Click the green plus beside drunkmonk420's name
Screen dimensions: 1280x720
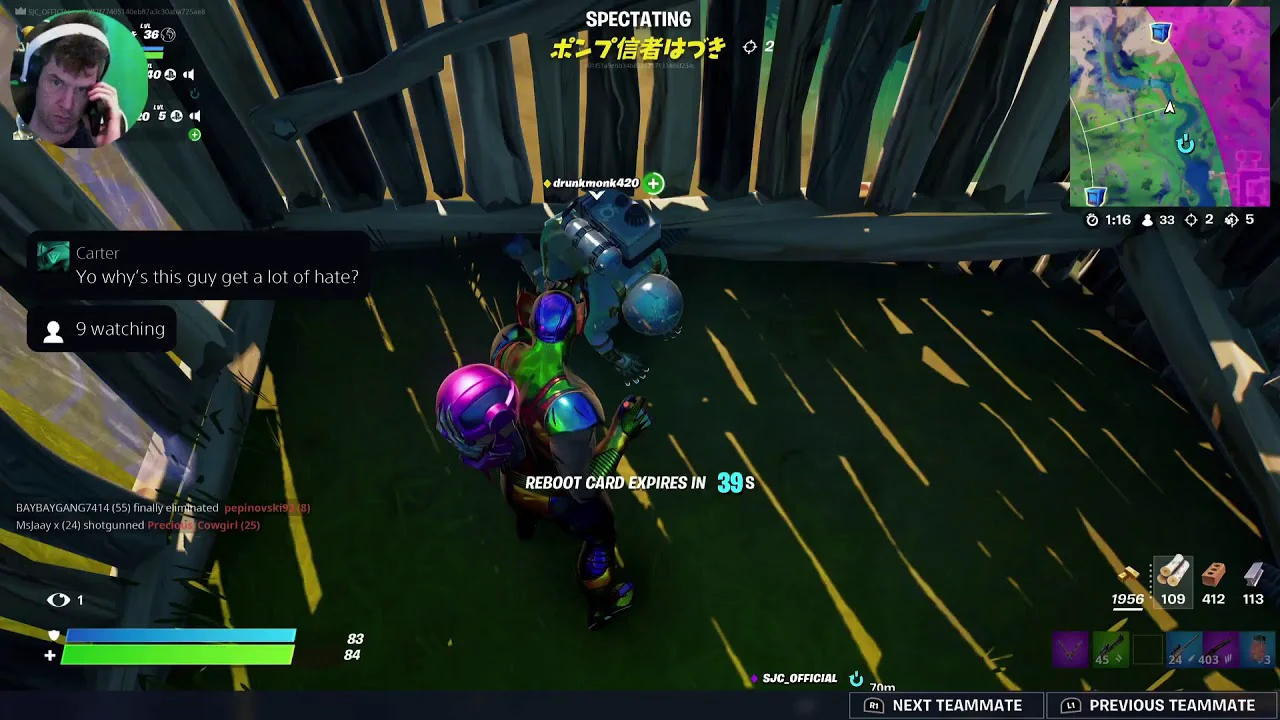(x=653, y=183)
